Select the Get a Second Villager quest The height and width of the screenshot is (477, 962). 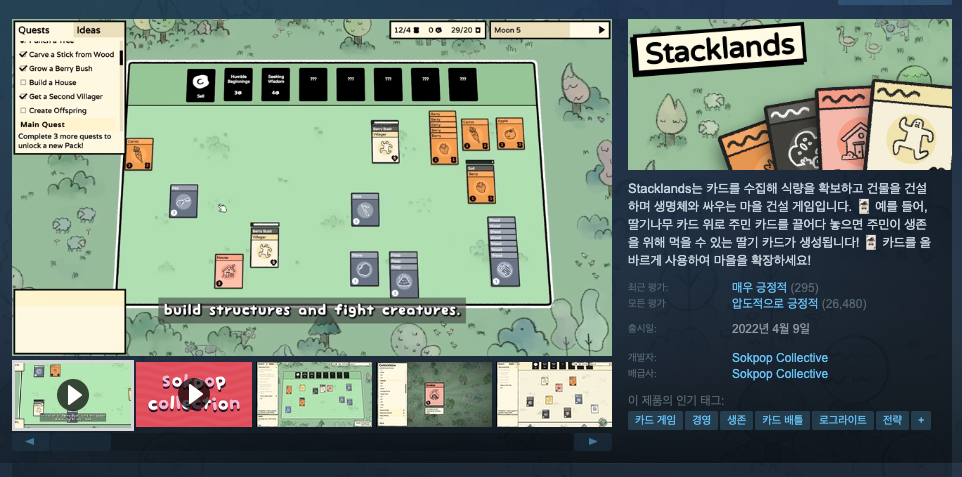click(x=68, y=96)
